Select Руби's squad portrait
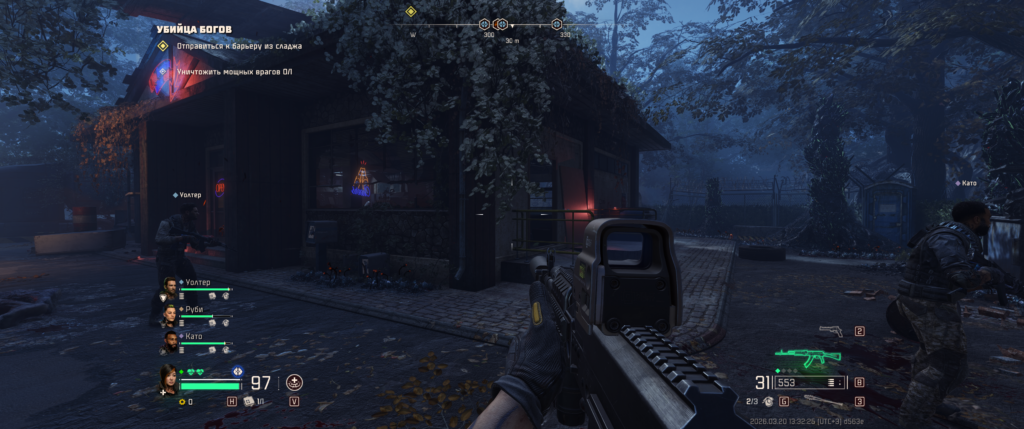Viewport: 1024px width, 429px height. (x=169, y=314)
